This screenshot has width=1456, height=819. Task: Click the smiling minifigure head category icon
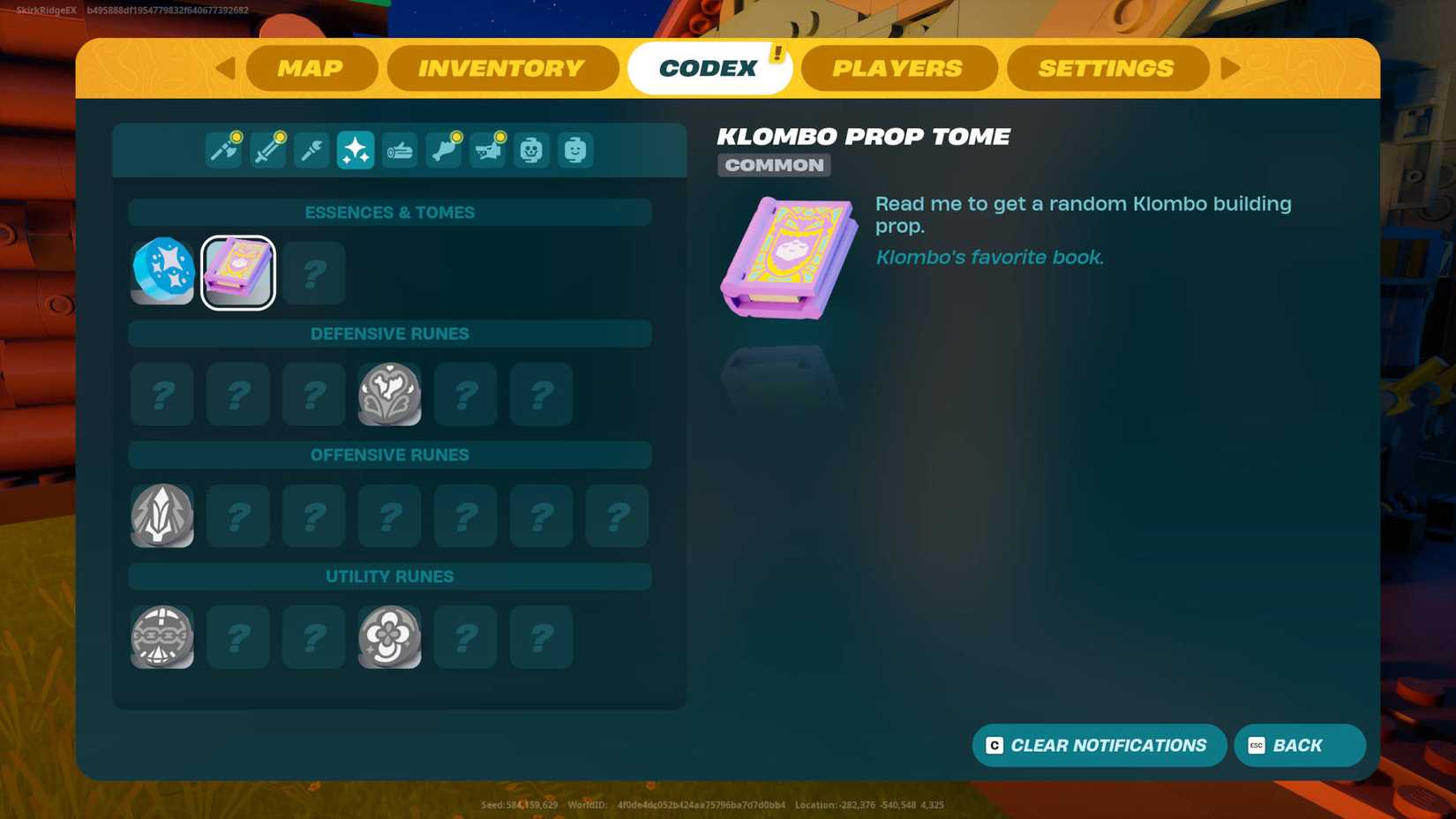[576, 149]
